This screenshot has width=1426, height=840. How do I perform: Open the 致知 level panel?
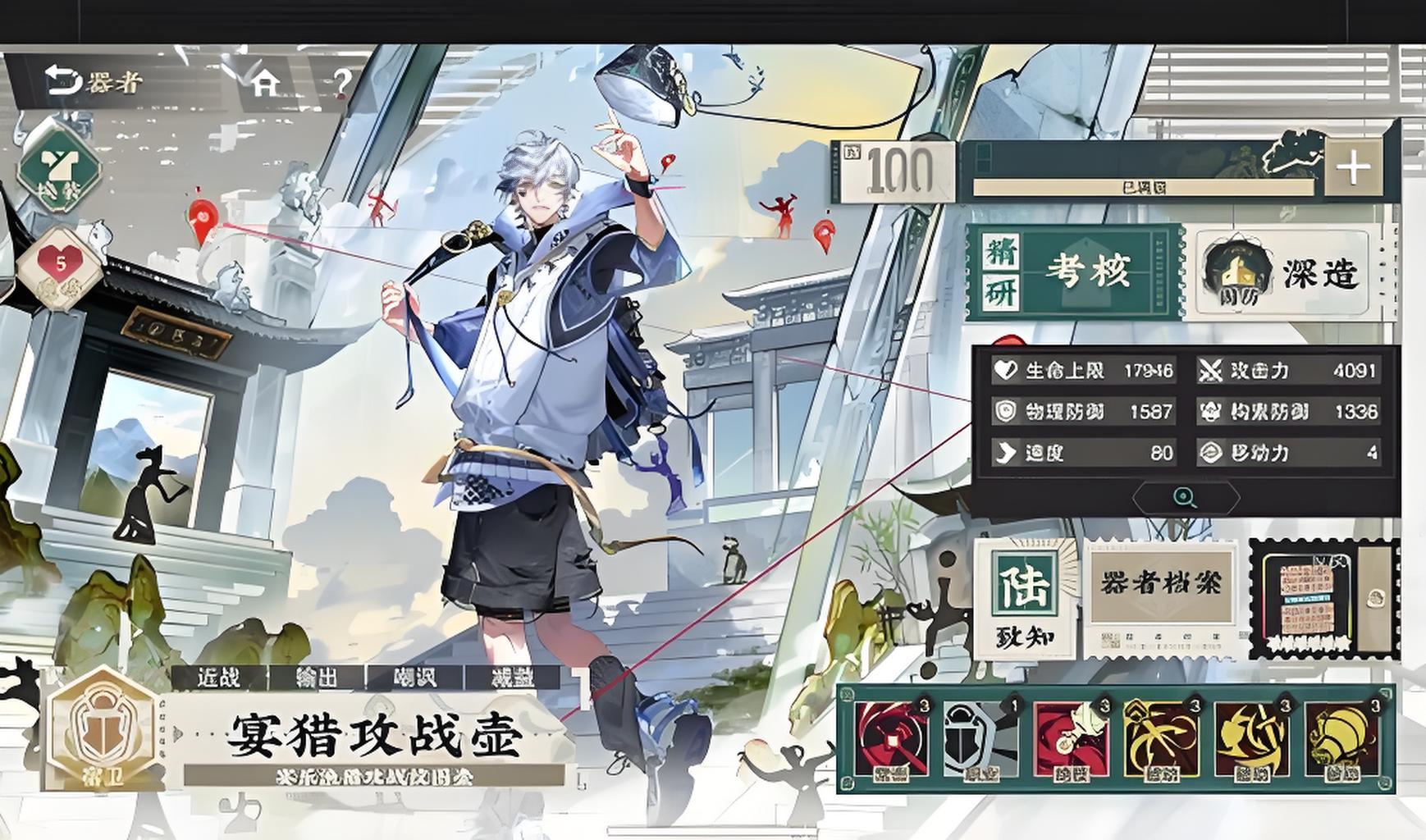point(1025,597)
